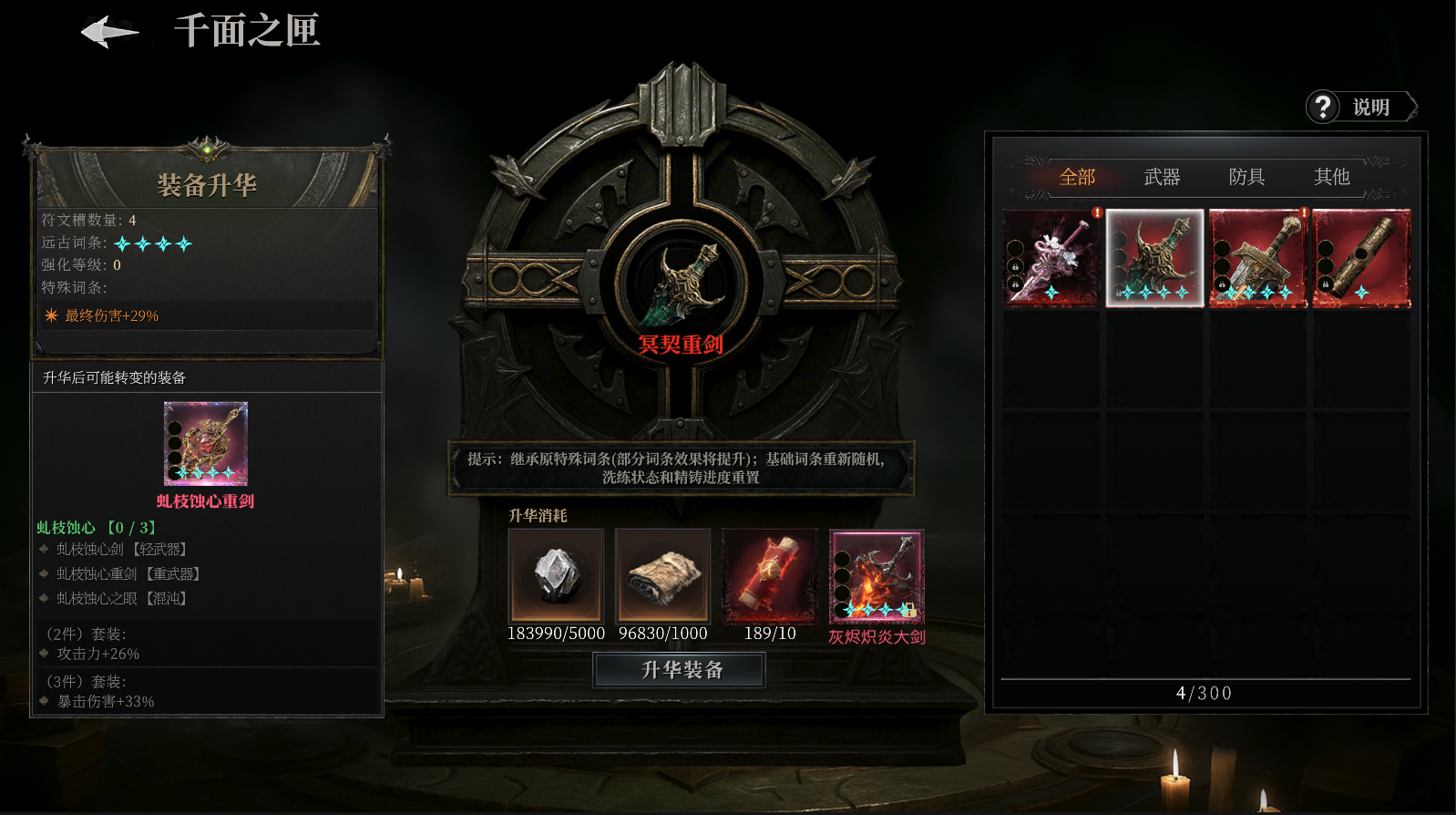This screenshot has height=815, width=1456.
Task: Switch to the 防具 tab
Action: click(1246, 177)
